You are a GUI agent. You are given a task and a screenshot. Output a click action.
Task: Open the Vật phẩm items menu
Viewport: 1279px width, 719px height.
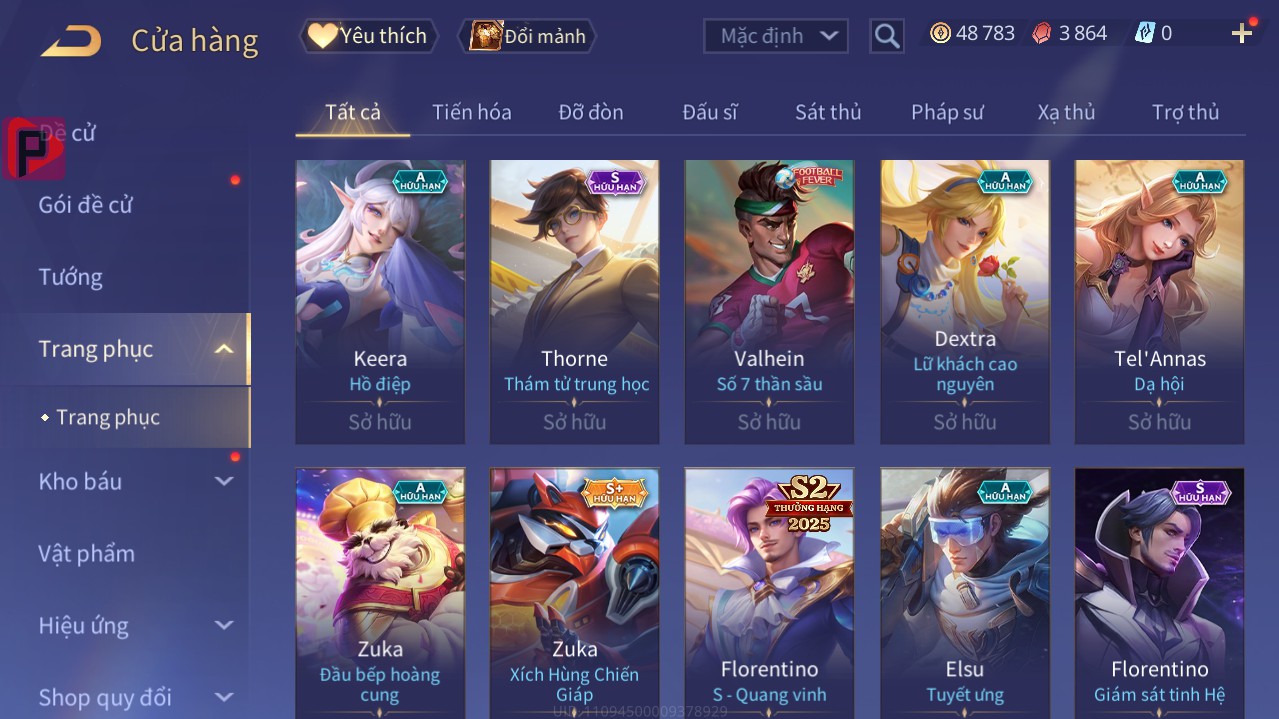point(87,553)
